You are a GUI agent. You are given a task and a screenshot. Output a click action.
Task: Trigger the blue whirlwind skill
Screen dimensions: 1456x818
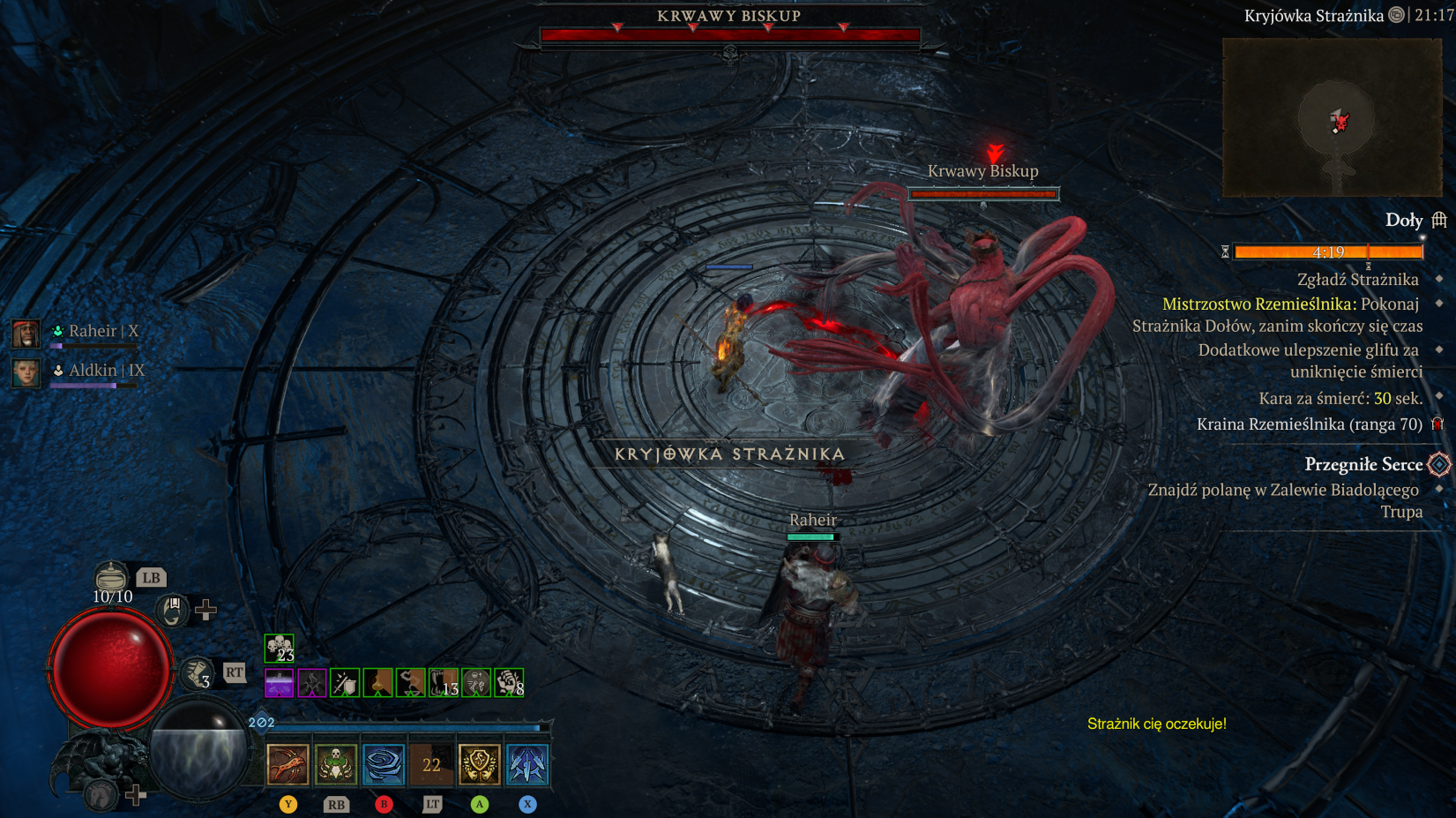tap(384, 764)
